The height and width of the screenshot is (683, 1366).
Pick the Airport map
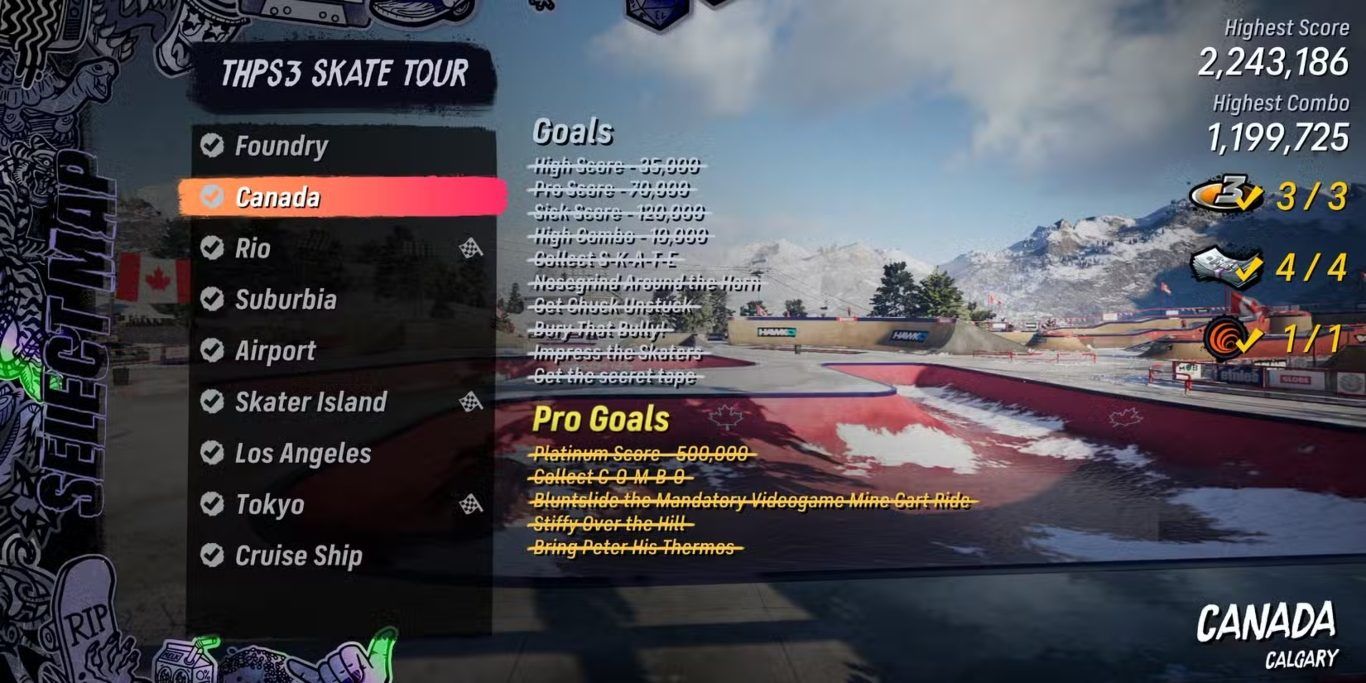(275, 351)
